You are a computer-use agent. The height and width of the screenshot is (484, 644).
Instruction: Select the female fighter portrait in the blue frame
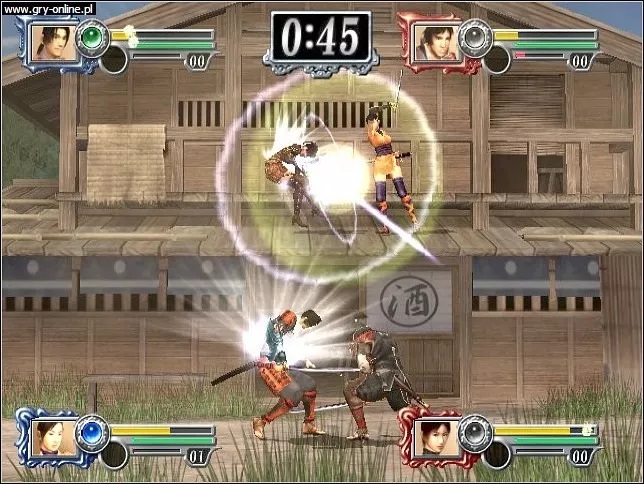[50, 437]
